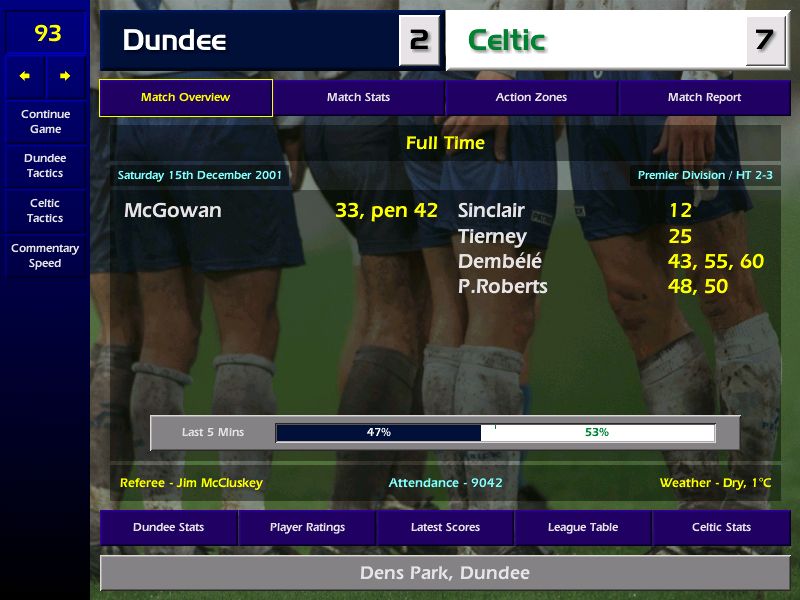Image resolution: width=800 pixels, height=600 pixels.
Task: View Dundee Stats
Action: click(x=168, y=527)
